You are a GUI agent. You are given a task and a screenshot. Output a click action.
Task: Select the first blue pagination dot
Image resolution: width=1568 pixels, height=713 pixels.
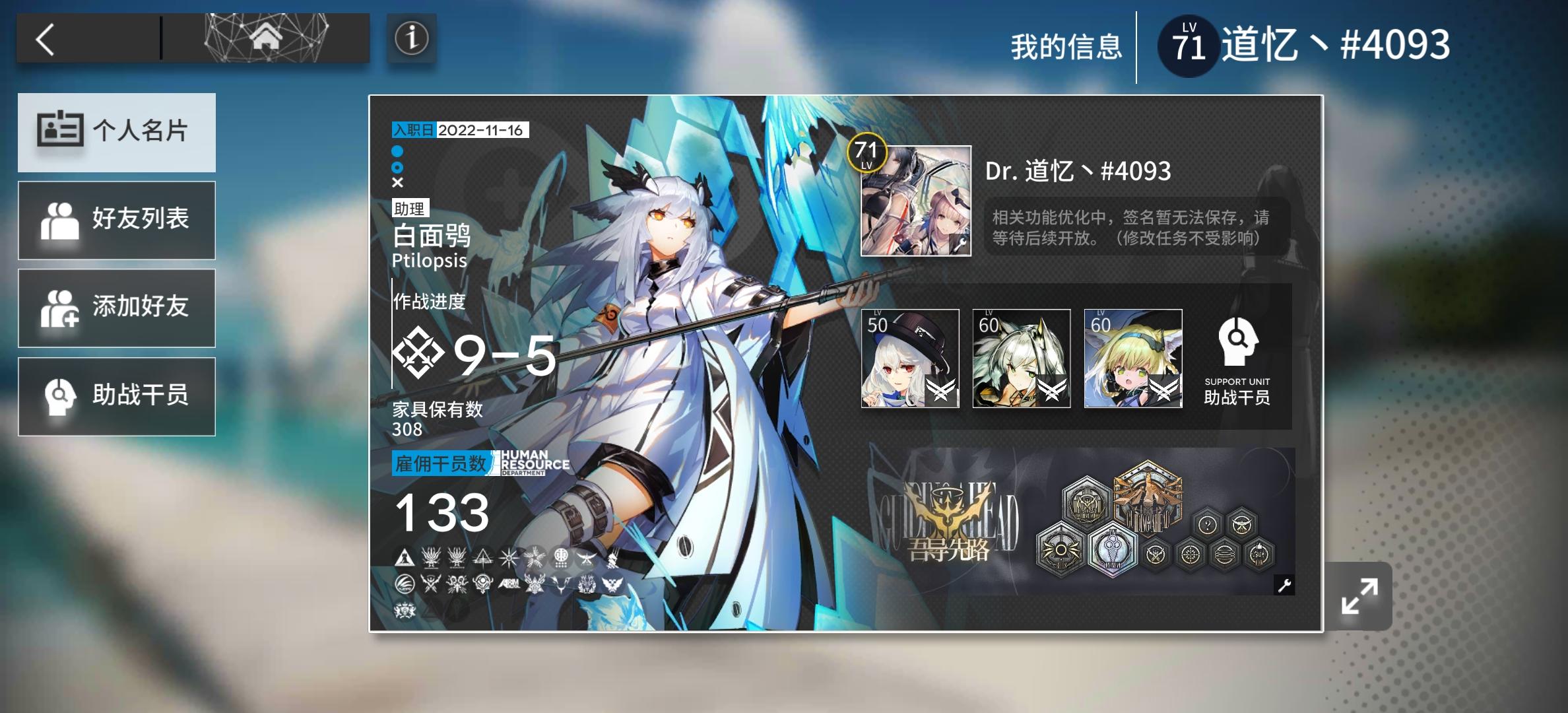(399, 152)
